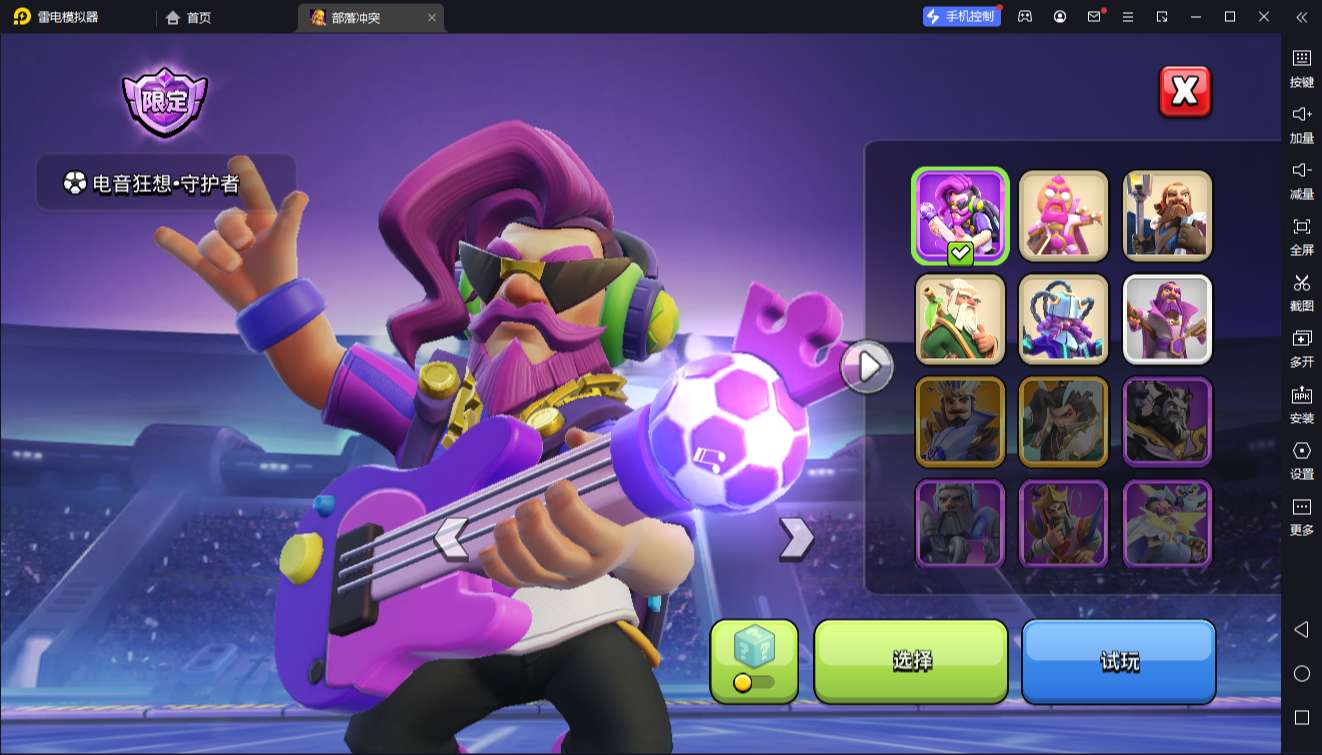Pick the dark horned black-bearded warden skin
1322x755 pixels.
(x=1167, y=422)
